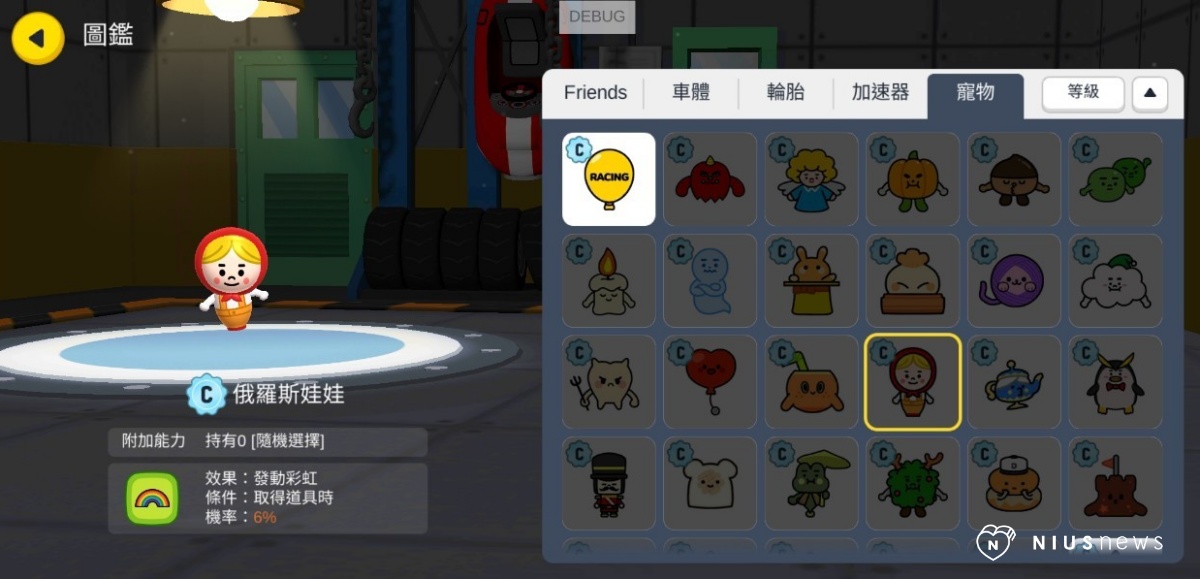Image resolution: width=1200 pixels, height=579 pixels.
Task: Pick the candle pet tile
Action: [609, 282]
